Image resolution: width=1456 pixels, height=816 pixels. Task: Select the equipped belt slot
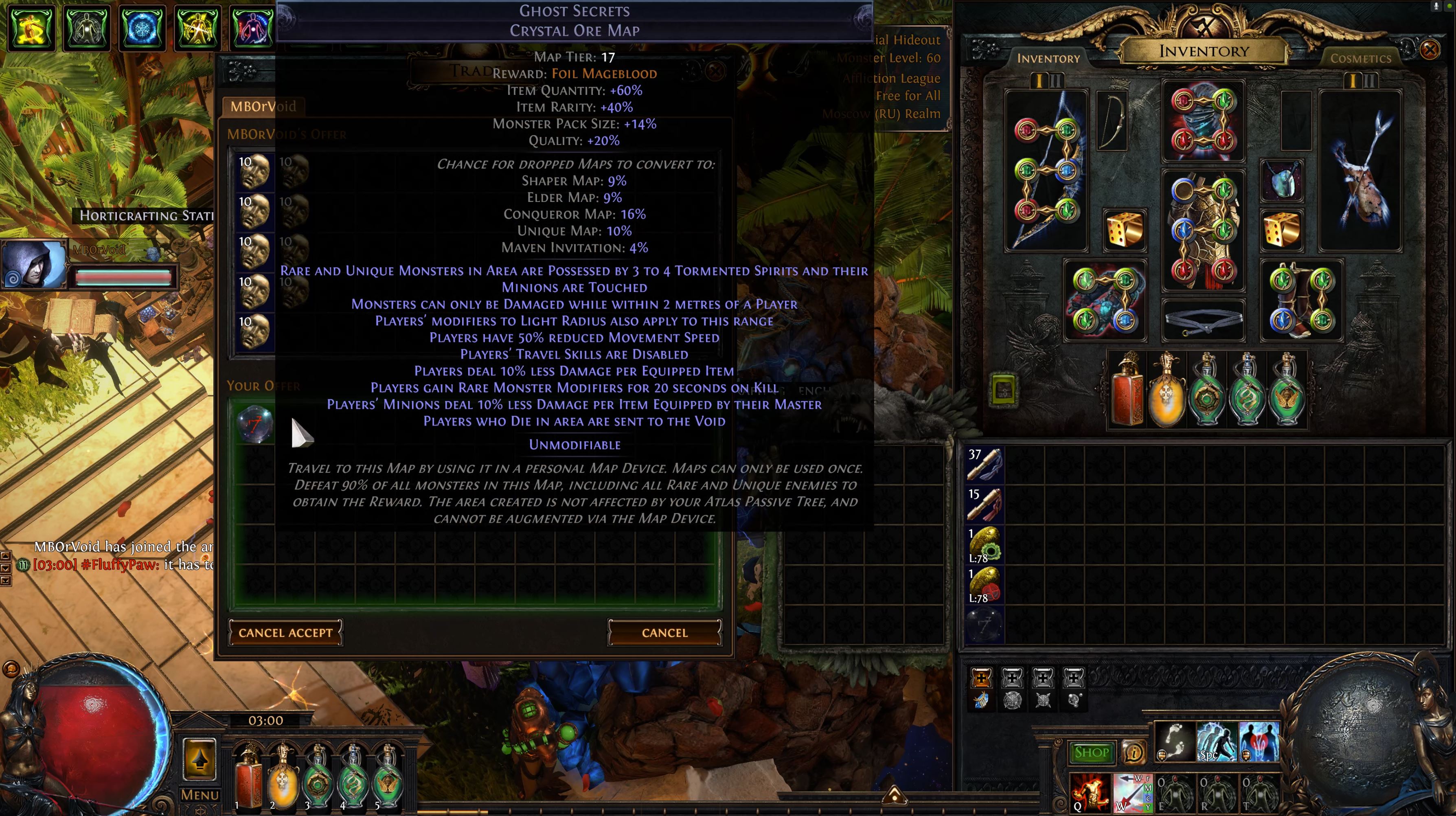coord(1203,321)
